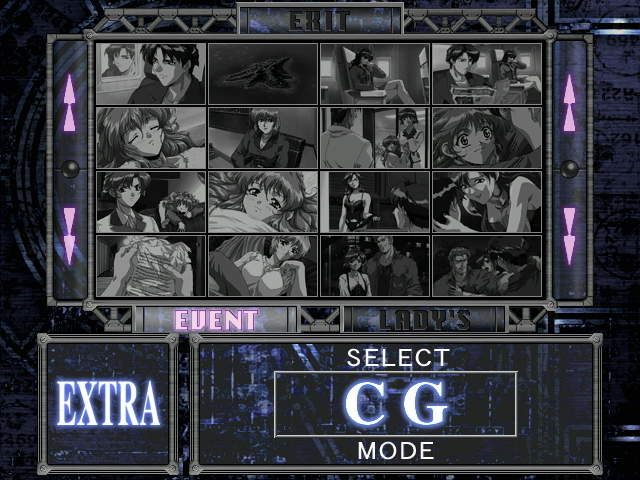Select the sleeping girl with closed eyes thumbnail

(151, 138)
